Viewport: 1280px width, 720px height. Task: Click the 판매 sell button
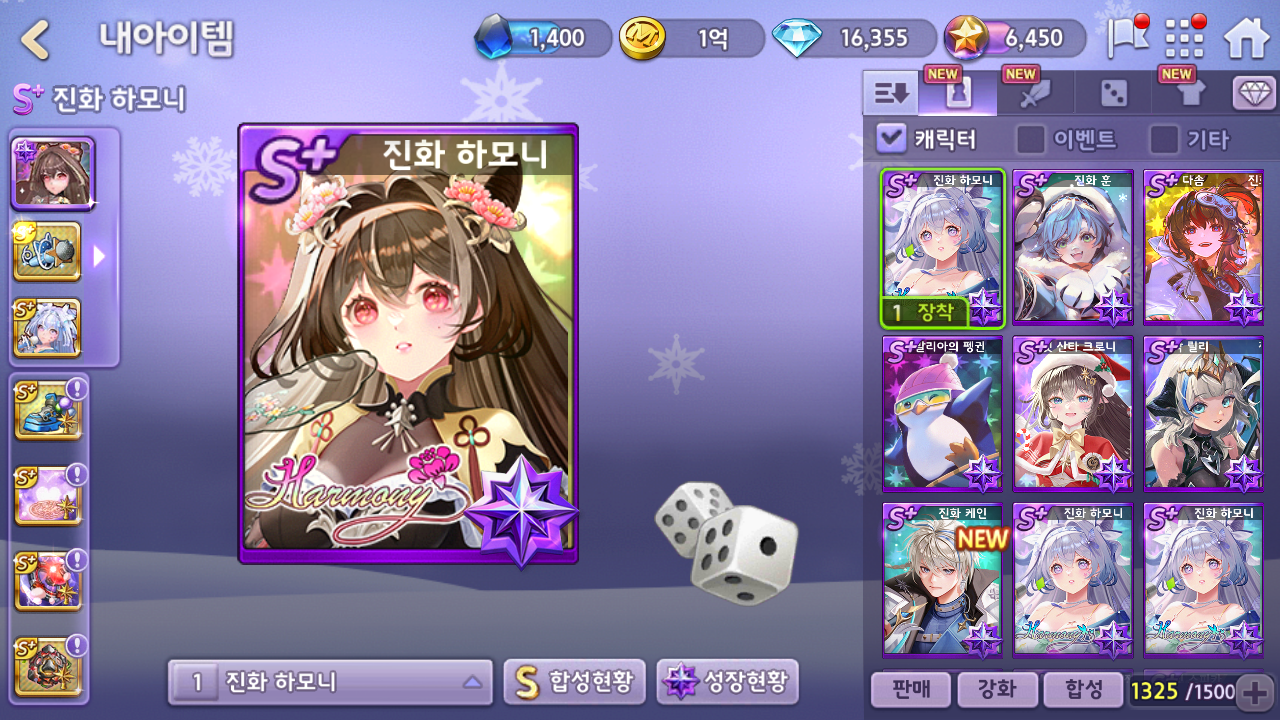[x=909, y=690]
